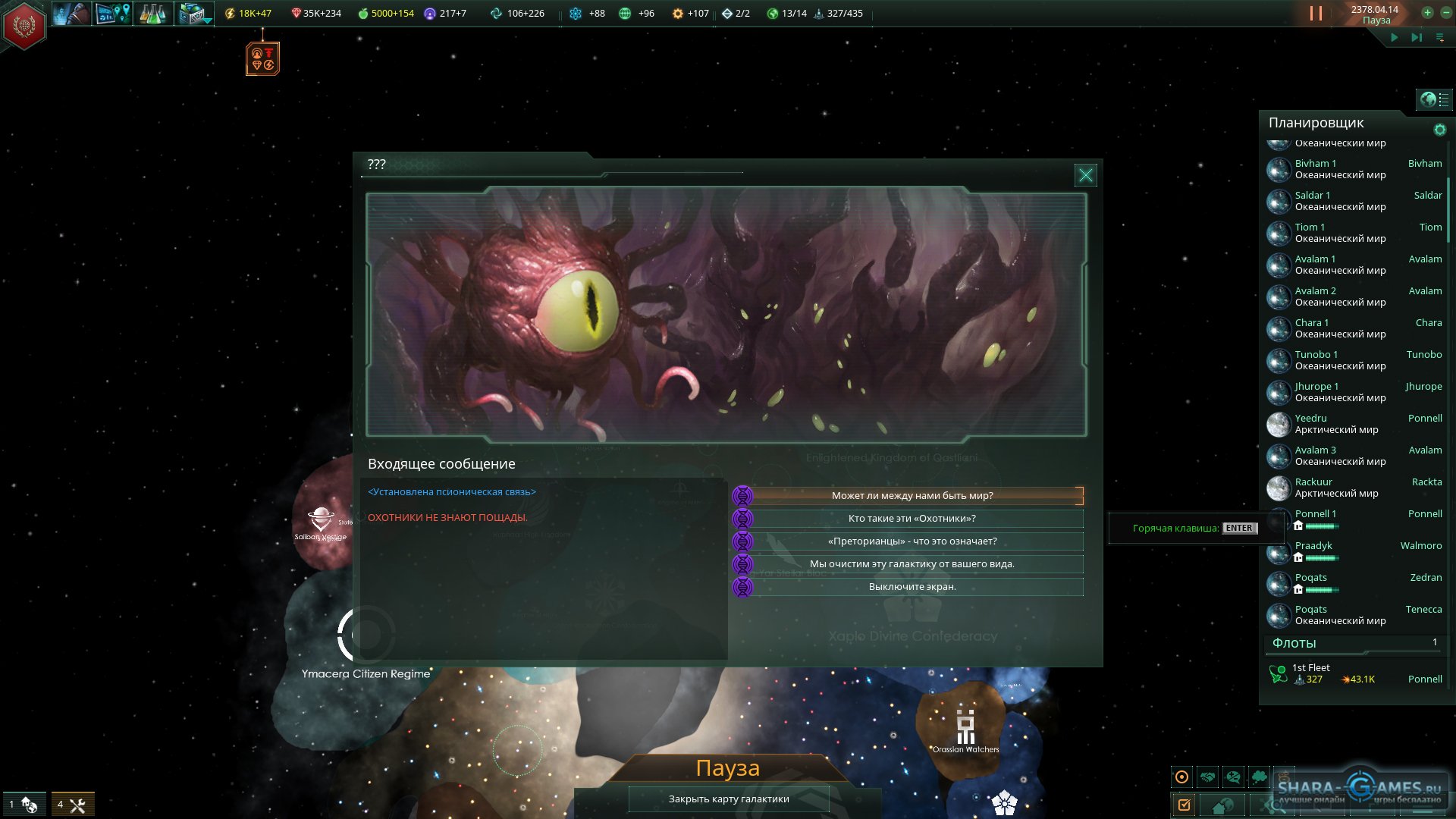Open the red empire emblem menu
This screenshot has width=1456, height=819.
pyautogui.click(x=24, y=26)
